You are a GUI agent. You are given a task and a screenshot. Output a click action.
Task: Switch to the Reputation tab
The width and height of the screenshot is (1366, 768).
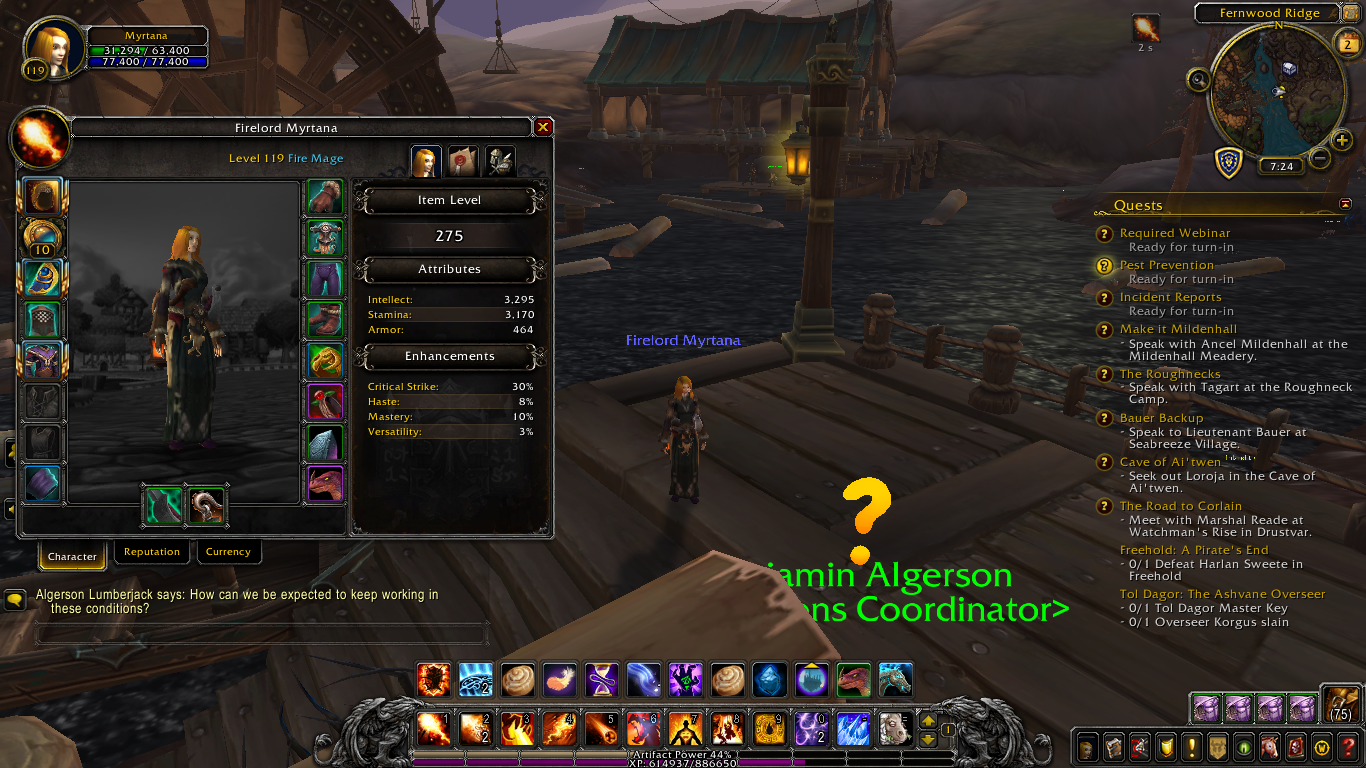152,552
